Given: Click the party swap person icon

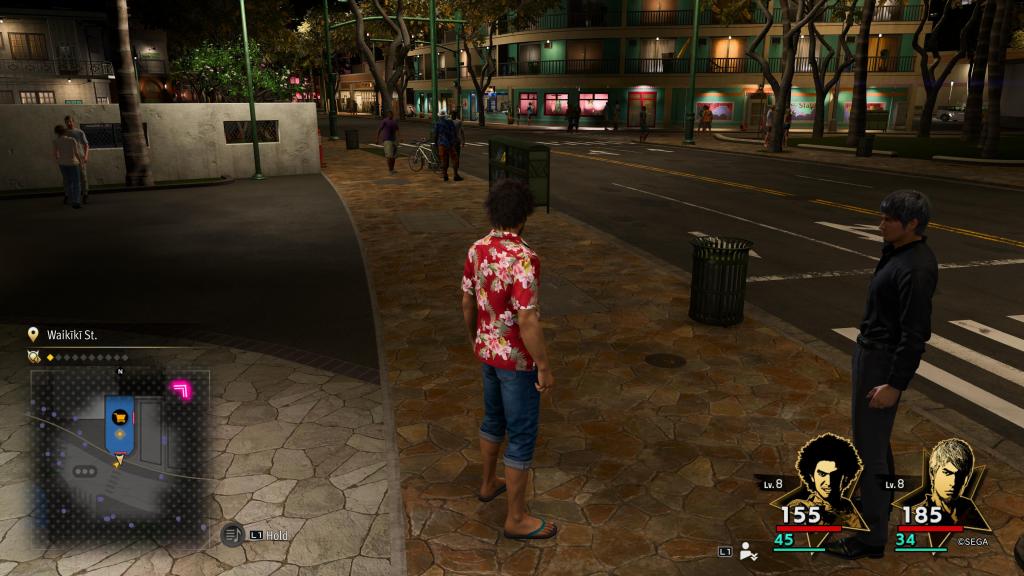Looking at the screenshot, I should [748, 551].
